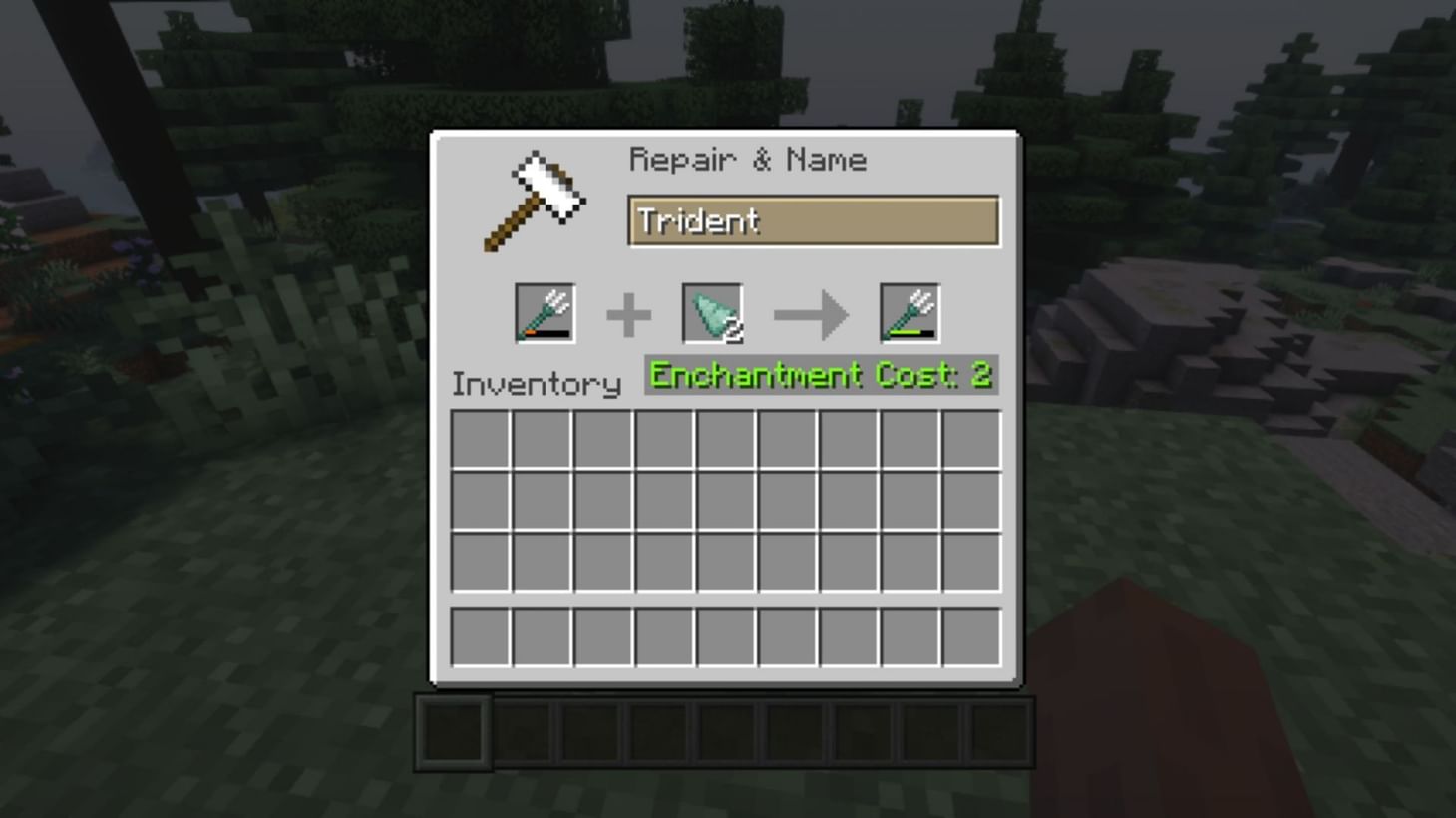Click the Inventory label
The image size is (1456, 818).
[536, 385]
